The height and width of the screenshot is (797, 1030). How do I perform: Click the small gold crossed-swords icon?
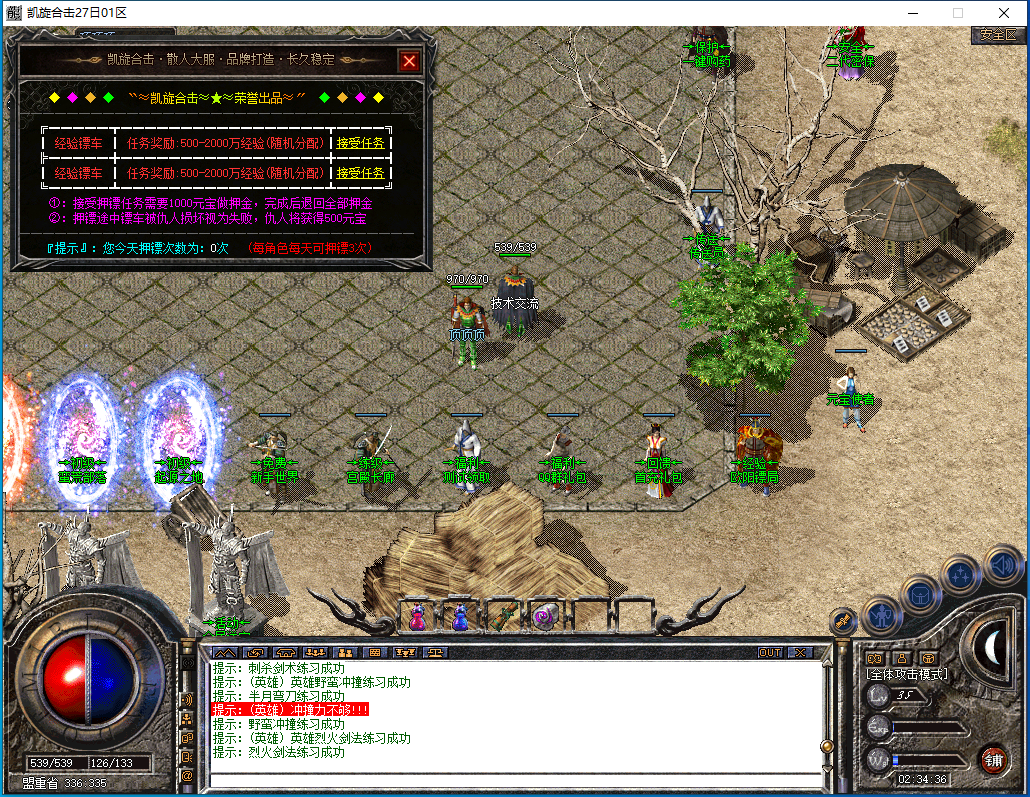[843, 620]
